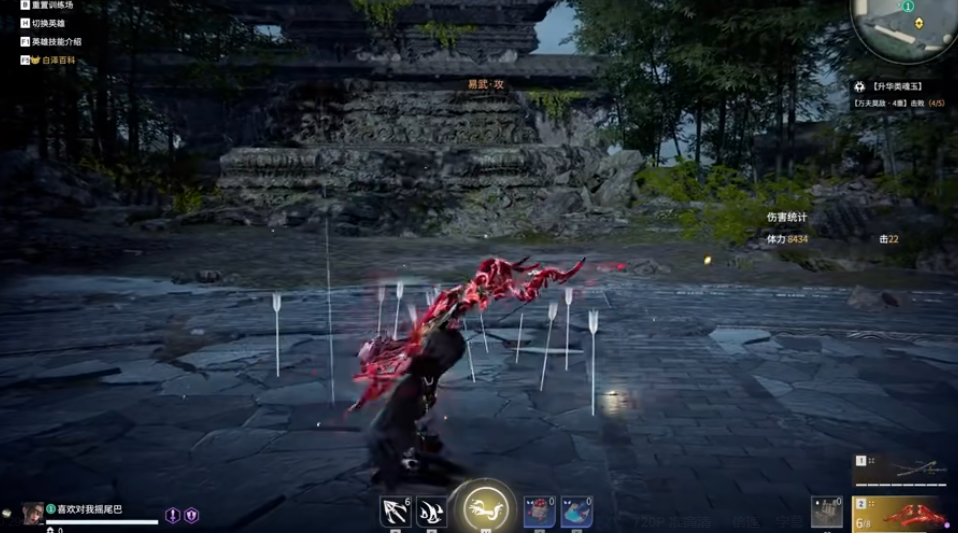The image size is (958, 533).
Task: Open the 白泽百科 encyclopedia
Action: (x=57, y=60)
